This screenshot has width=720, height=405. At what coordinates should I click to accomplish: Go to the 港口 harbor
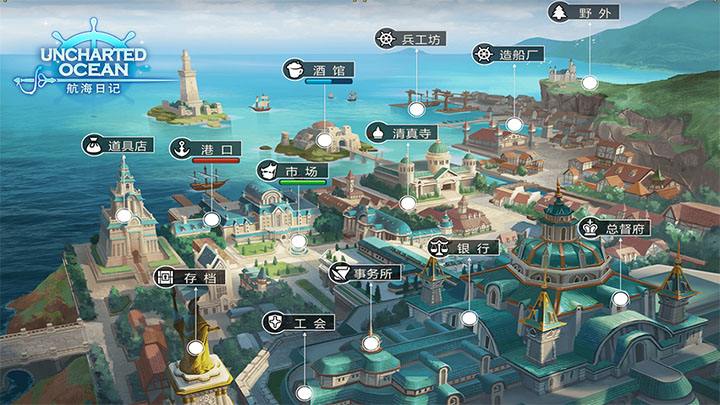click(207, 149)
